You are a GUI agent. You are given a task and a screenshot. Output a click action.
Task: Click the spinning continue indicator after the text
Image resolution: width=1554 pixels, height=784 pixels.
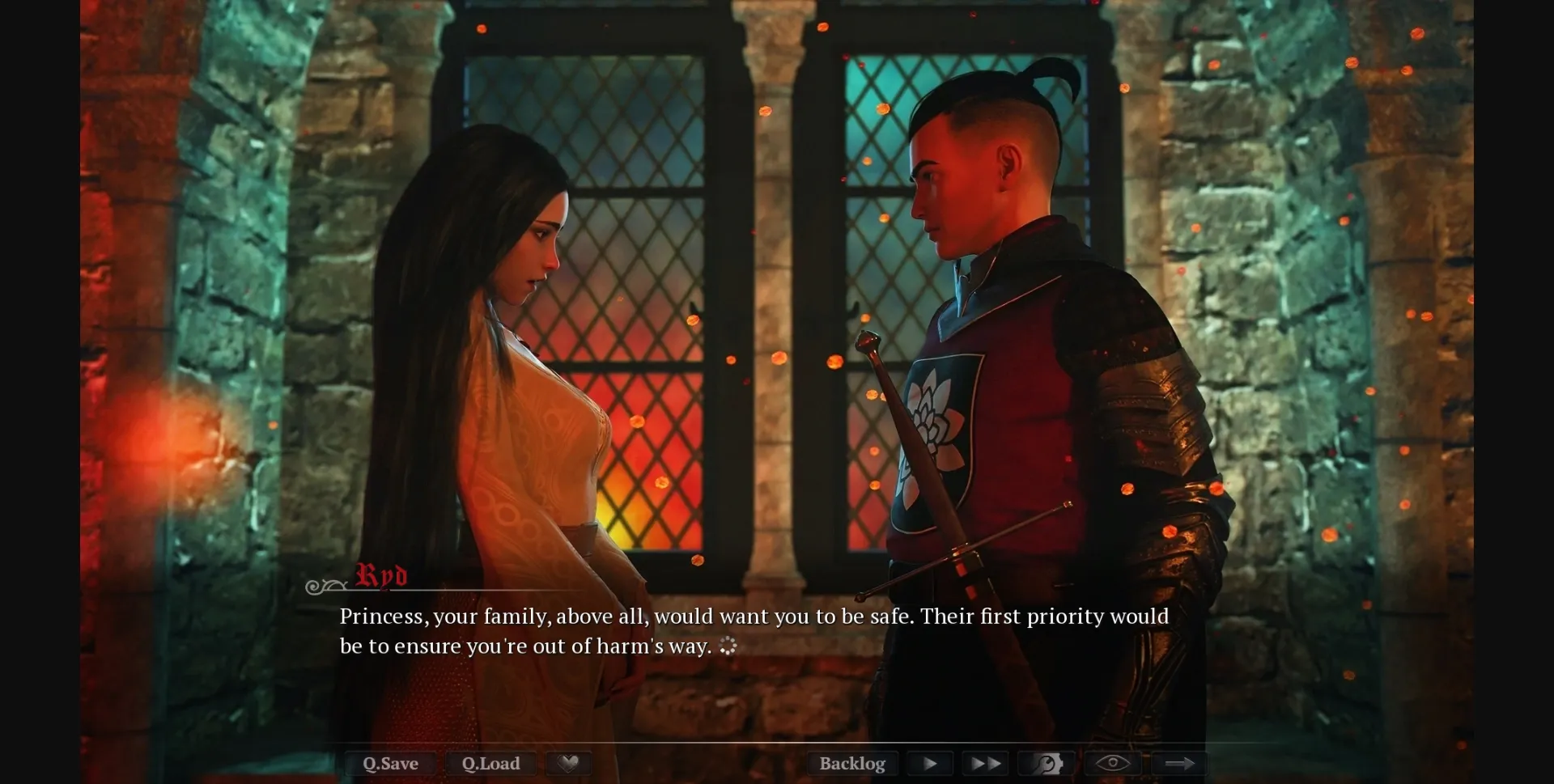(x=729, y=645)
